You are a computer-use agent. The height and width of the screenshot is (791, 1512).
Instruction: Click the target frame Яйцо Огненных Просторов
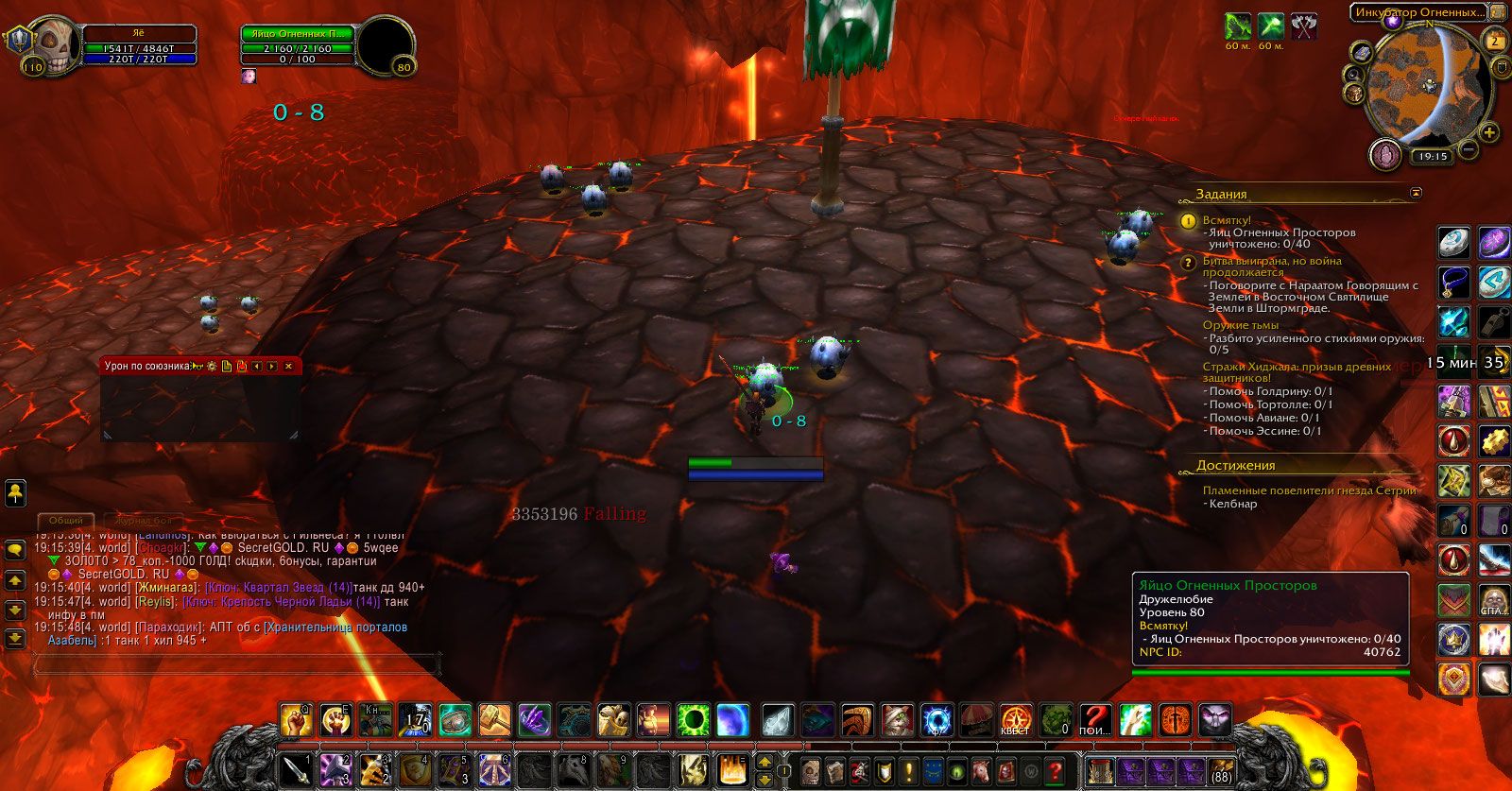(298, 34)
